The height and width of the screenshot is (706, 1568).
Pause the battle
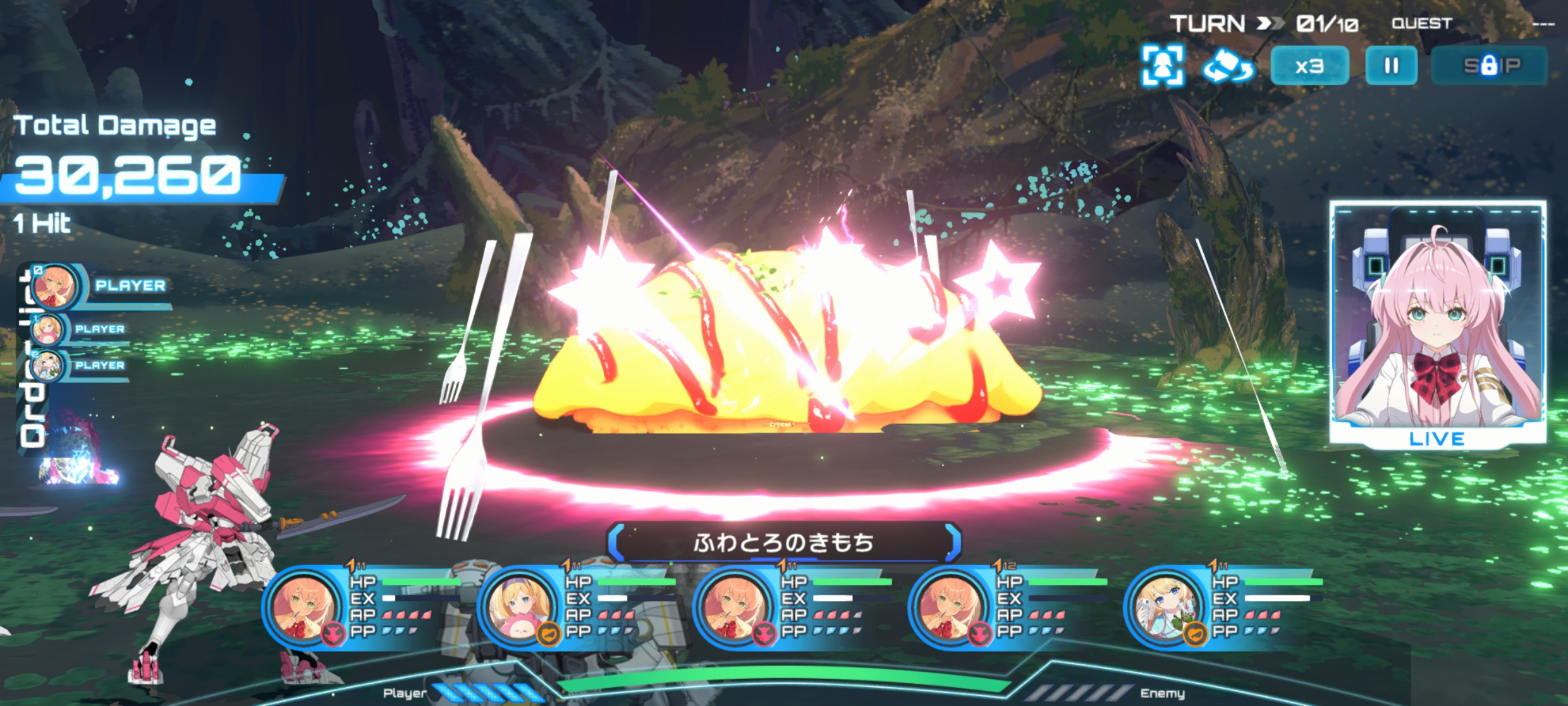[1391, 66]
